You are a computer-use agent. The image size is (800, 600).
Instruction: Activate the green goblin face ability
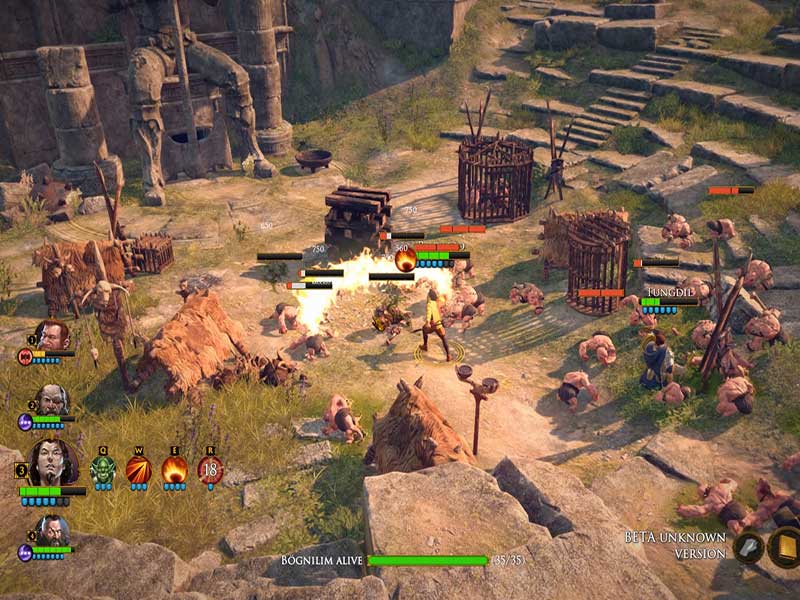point(103,469)
